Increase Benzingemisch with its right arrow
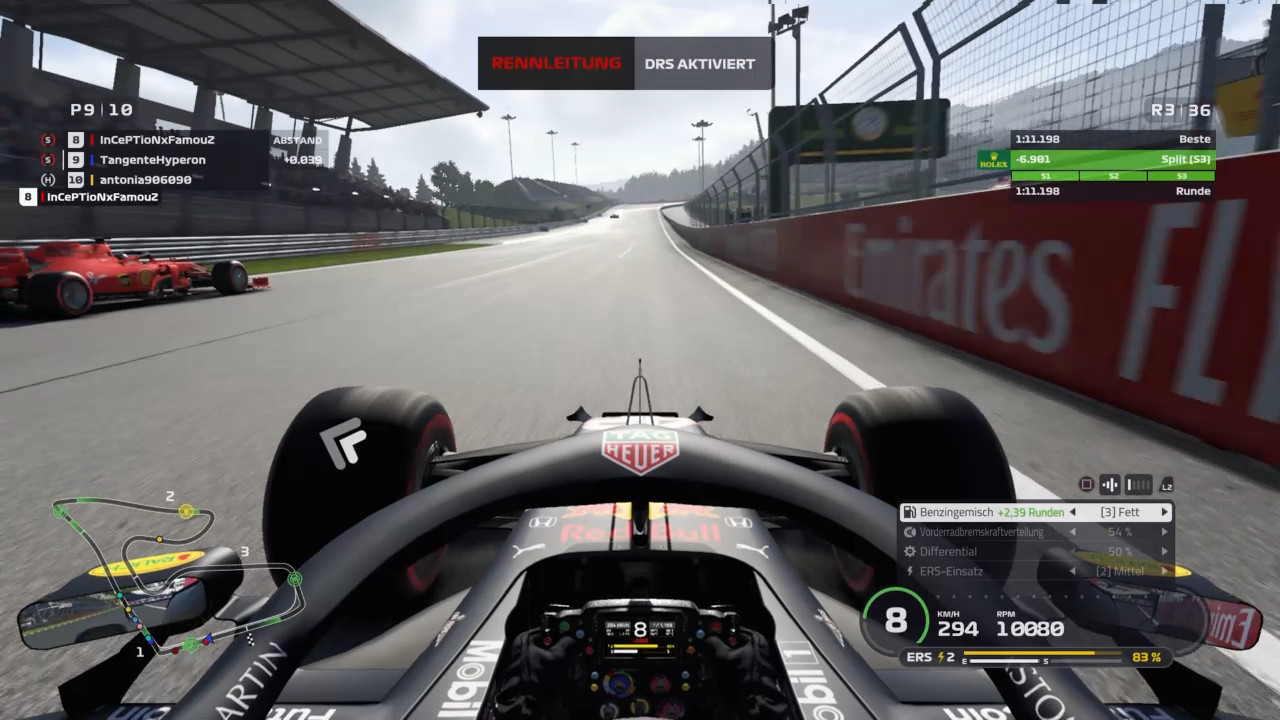The height and width of the screenshot is (720, 1280). pyautogui.click(x=1164, y=512)
